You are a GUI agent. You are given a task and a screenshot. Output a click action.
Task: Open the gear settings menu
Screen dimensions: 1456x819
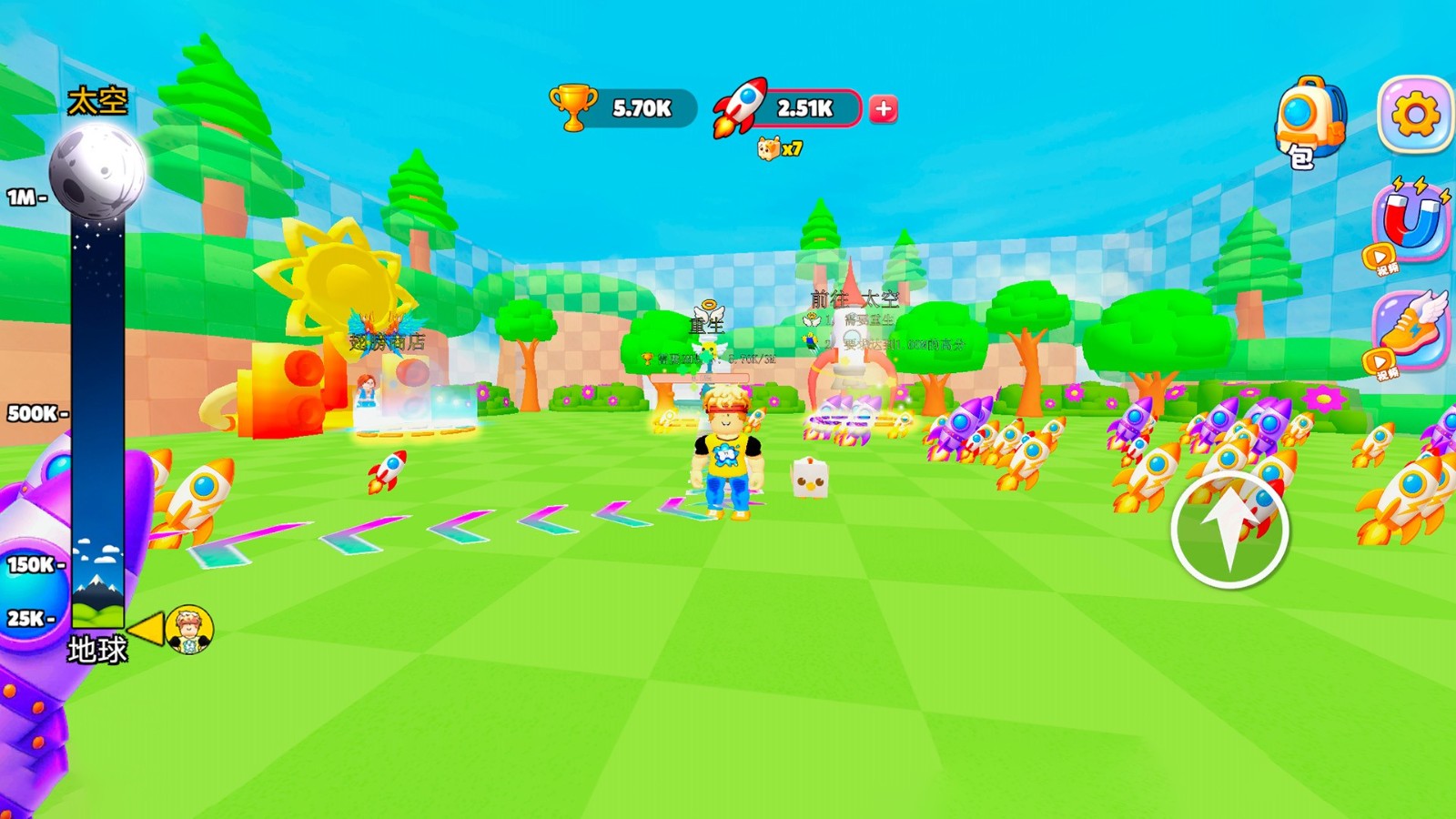click(x=1414, y=116)
